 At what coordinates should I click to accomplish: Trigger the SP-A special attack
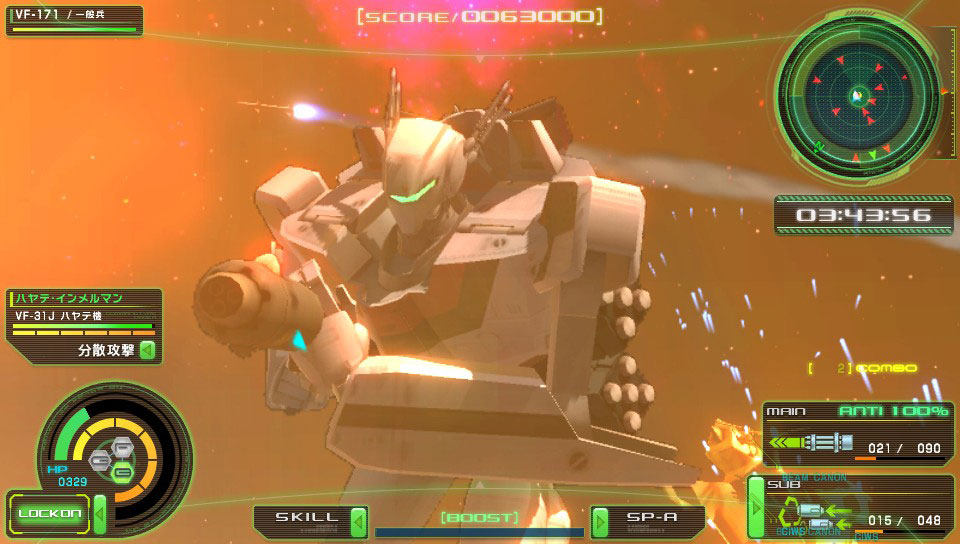pyautogui.click(x=648, y=519)
